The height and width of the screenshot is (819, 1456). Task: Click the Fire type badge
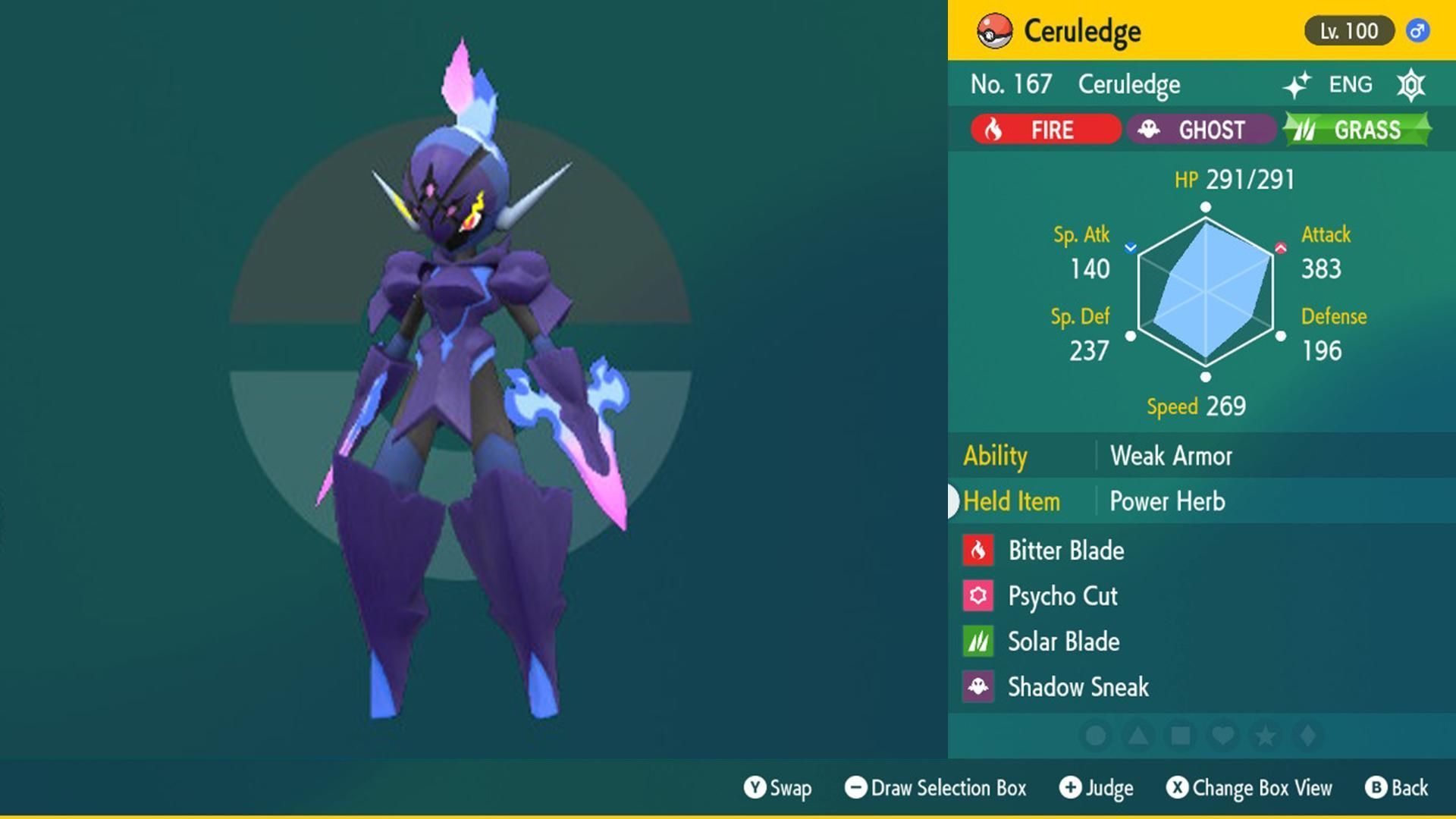pyautogui.click(x=1045, y=130)
